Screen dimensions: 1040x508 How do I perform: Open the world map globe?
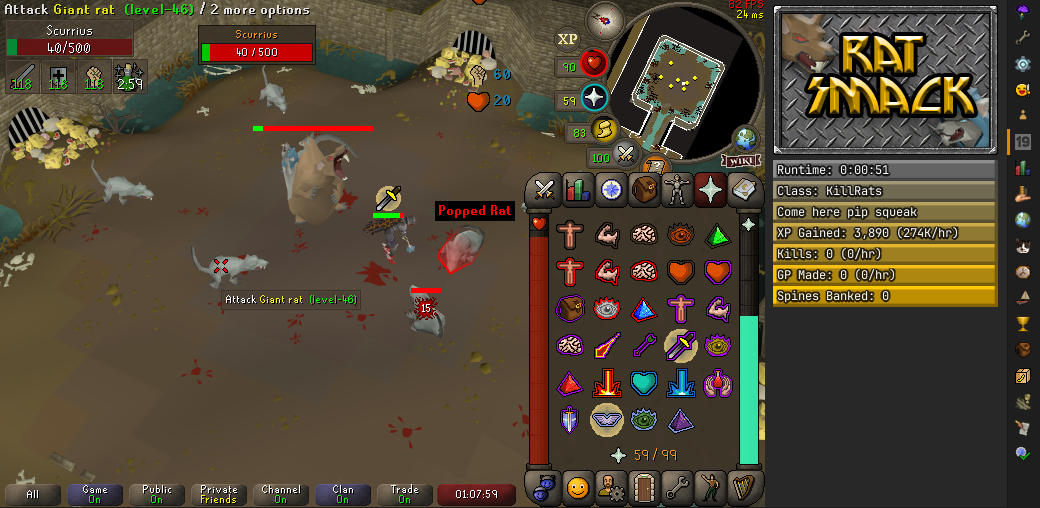[x=744, y=139]
